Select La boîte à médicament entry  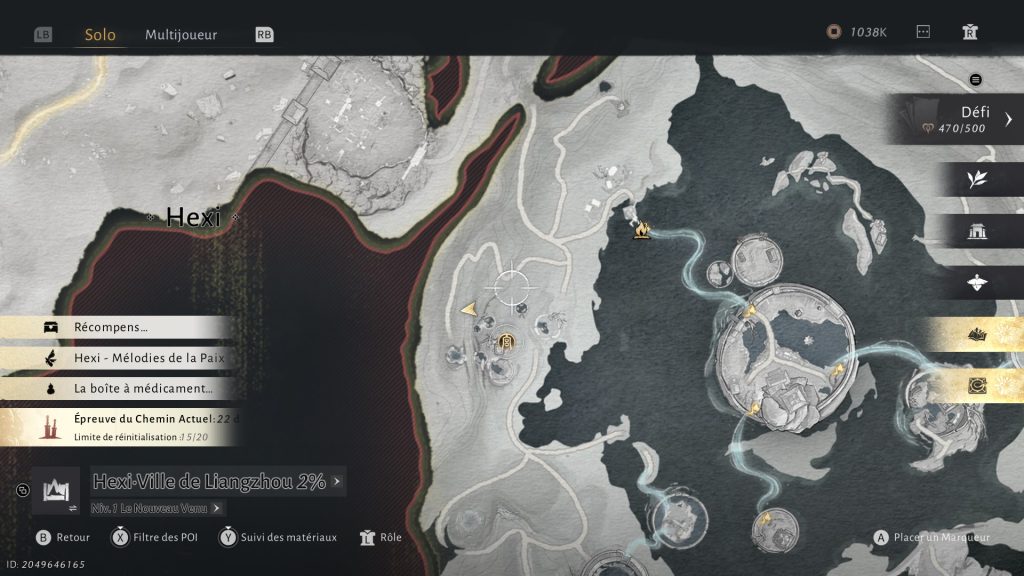pyautogui.click(x=142, y=389)
